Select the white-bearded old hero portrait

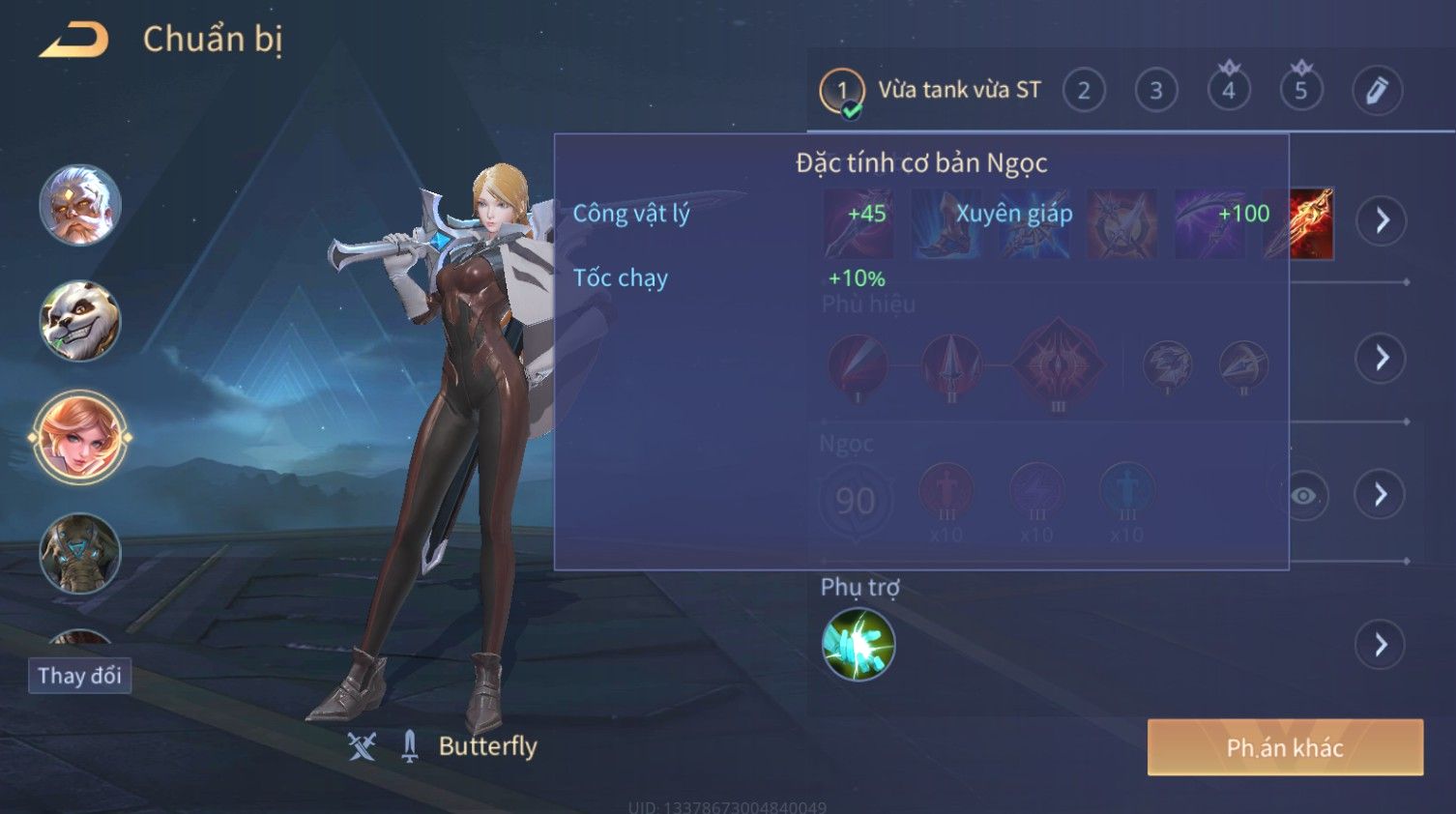click(80, 205)
